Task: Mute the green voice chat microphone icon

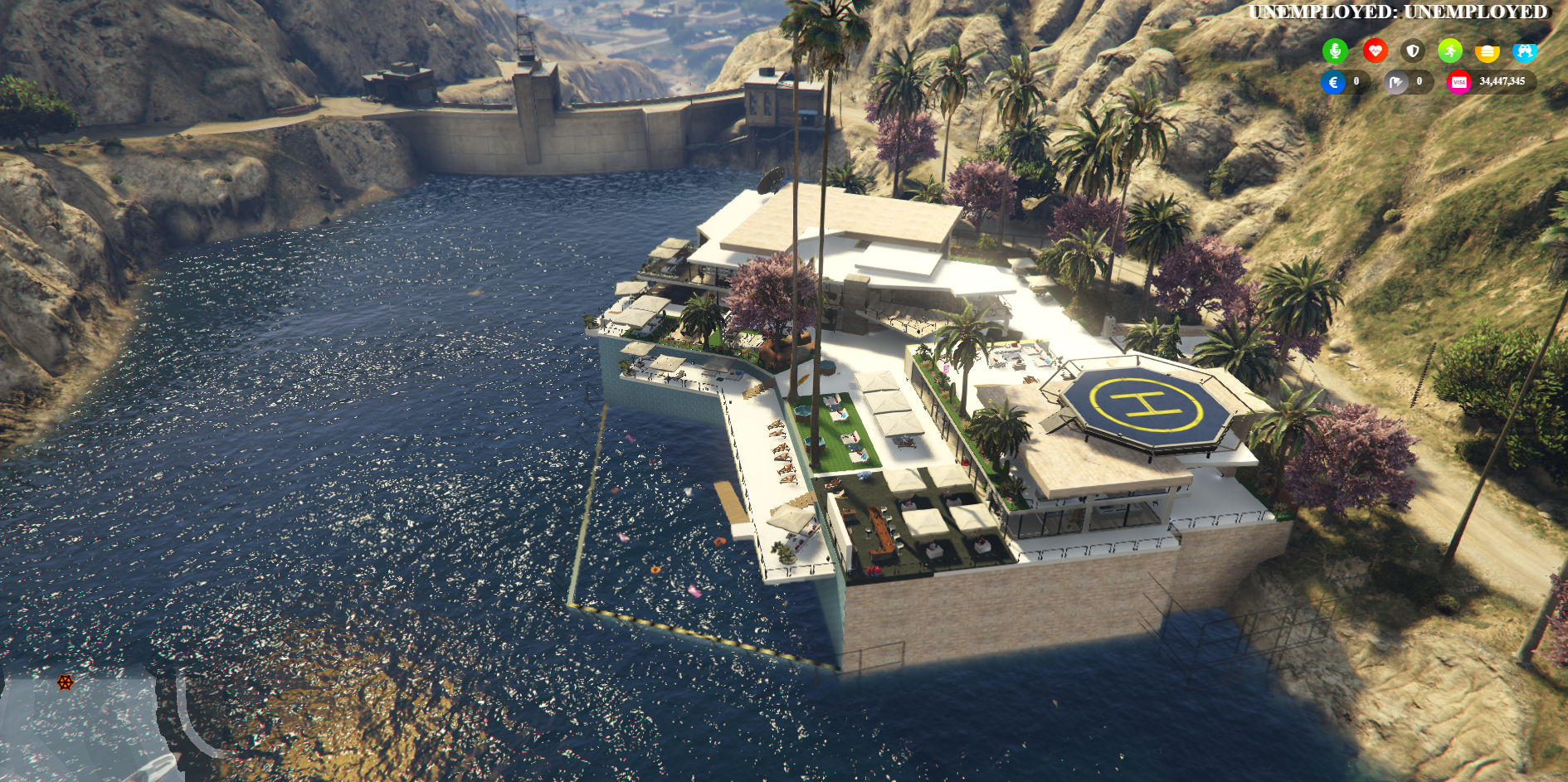Action: [x=1336, y=50]
